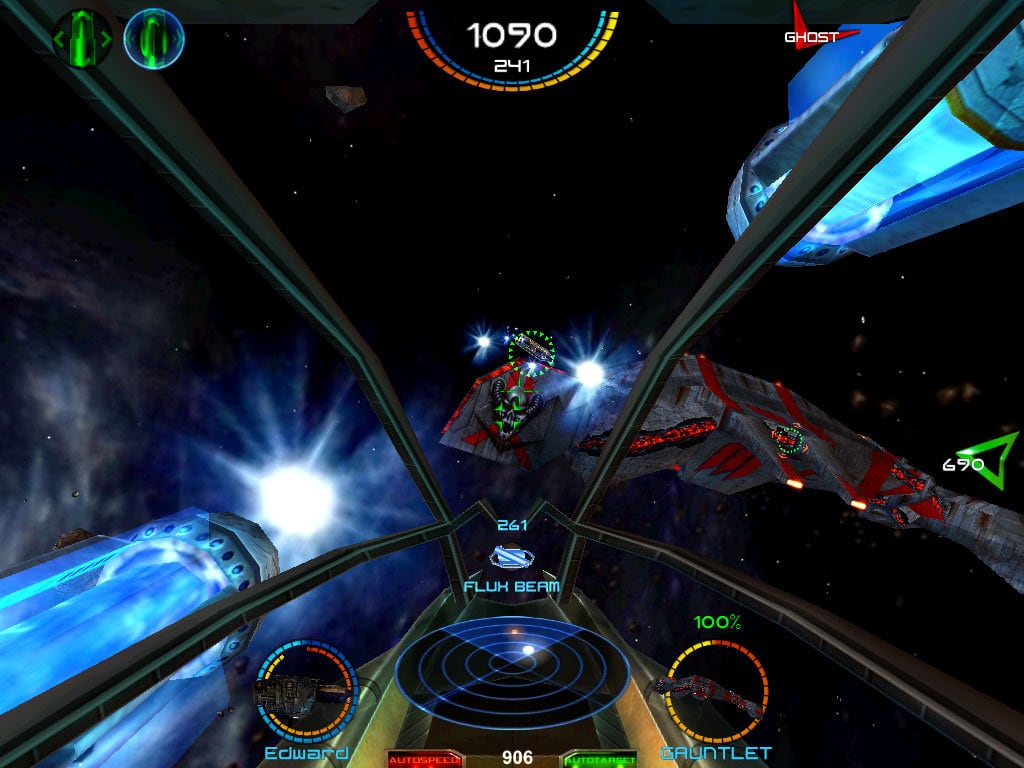Toggle the green AUTOTARGET button
The width and height of the screenshot is (1024, 768).
click(600, 759)
